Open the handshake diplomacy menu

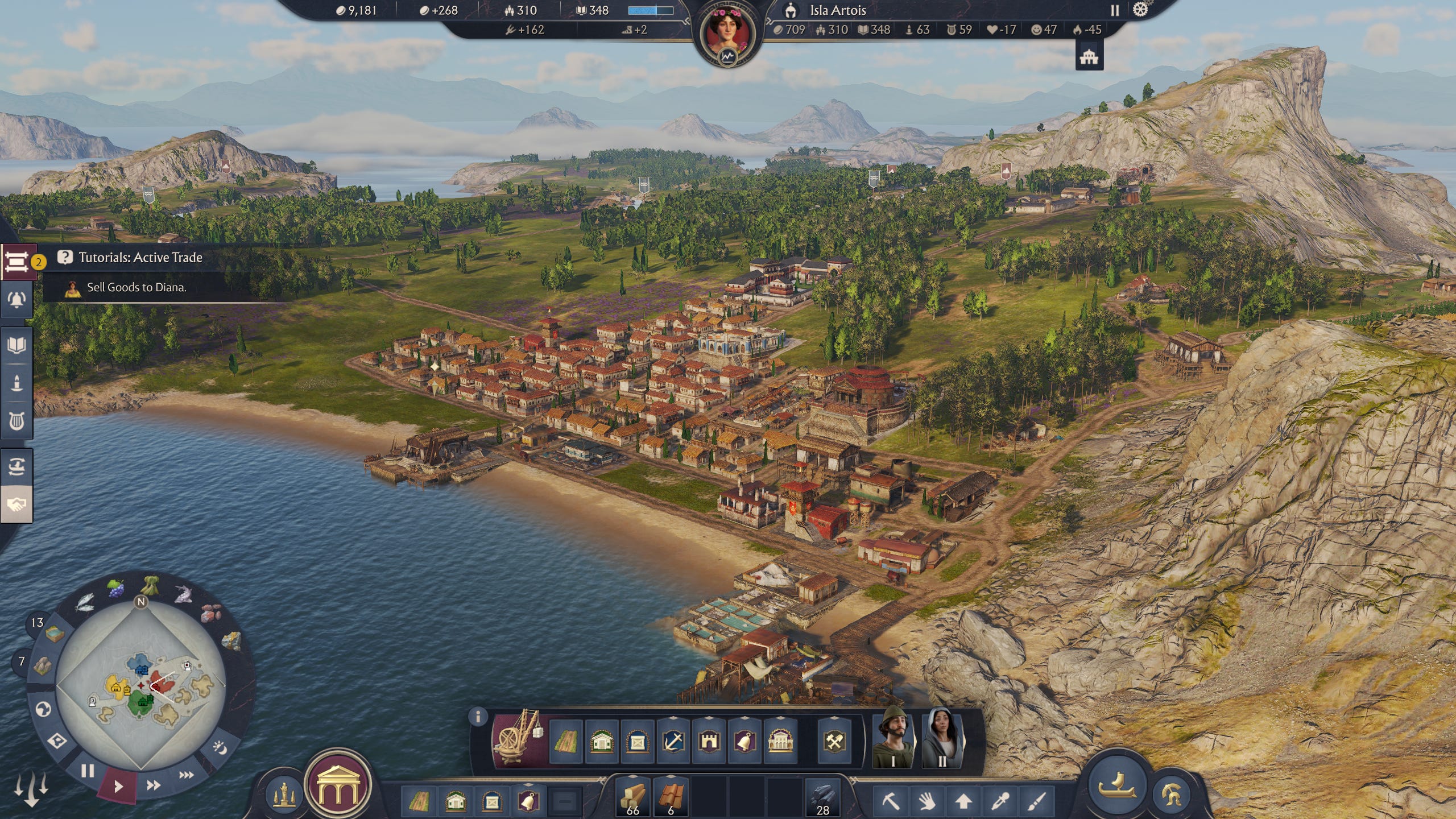pyautogui.click(x=16, y=504)
